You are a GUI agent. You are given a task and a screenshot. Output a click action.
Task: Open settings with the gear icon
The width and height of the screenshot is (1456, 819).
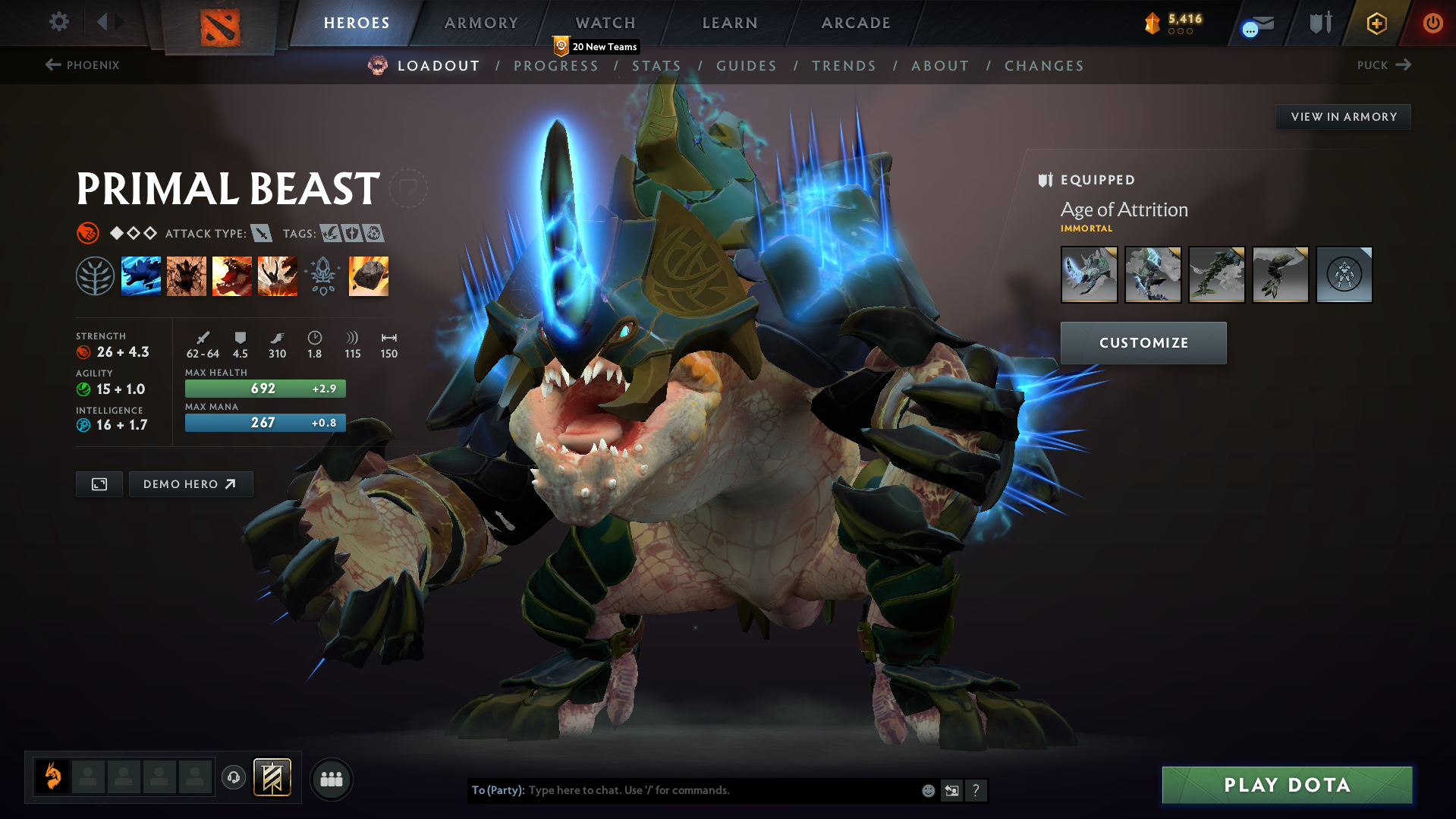tap(58, 22)
